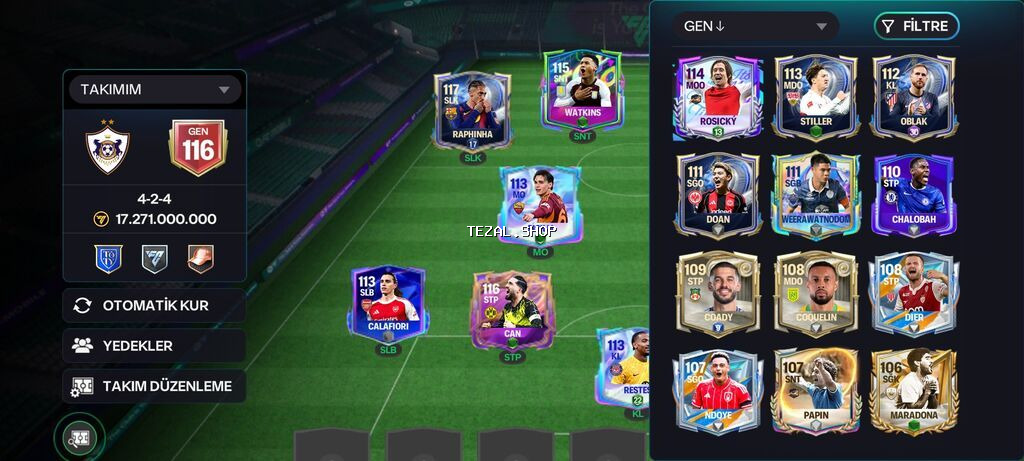Open the FİLTRE filter options

tap(915, 26)
